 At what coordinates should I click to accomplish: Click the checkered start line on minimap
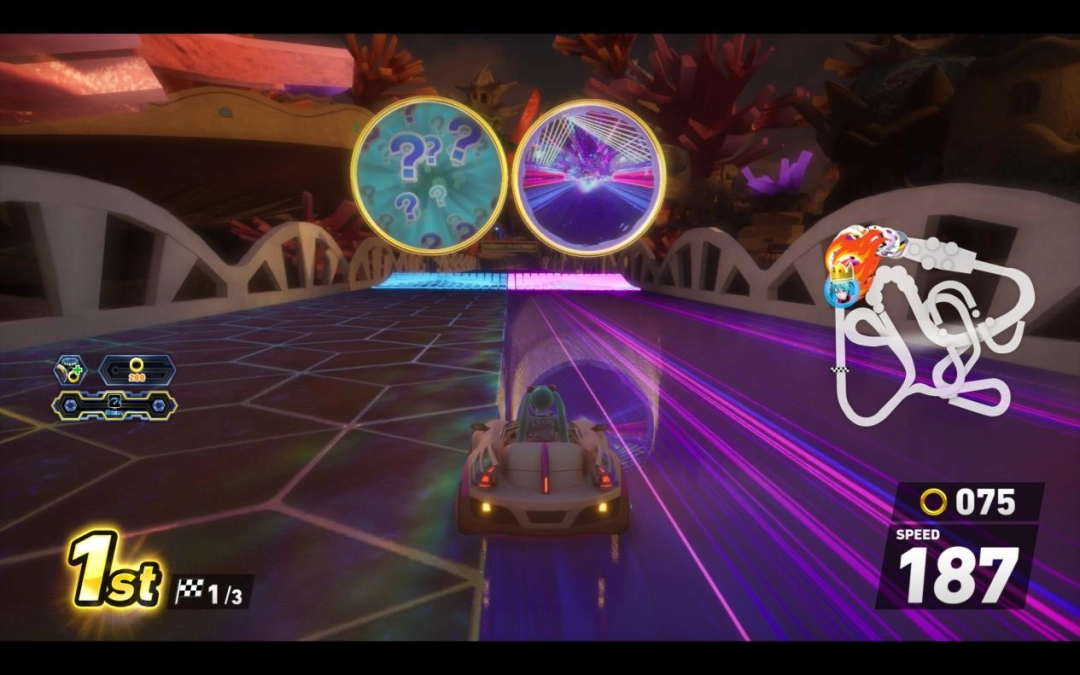point(840,370)
